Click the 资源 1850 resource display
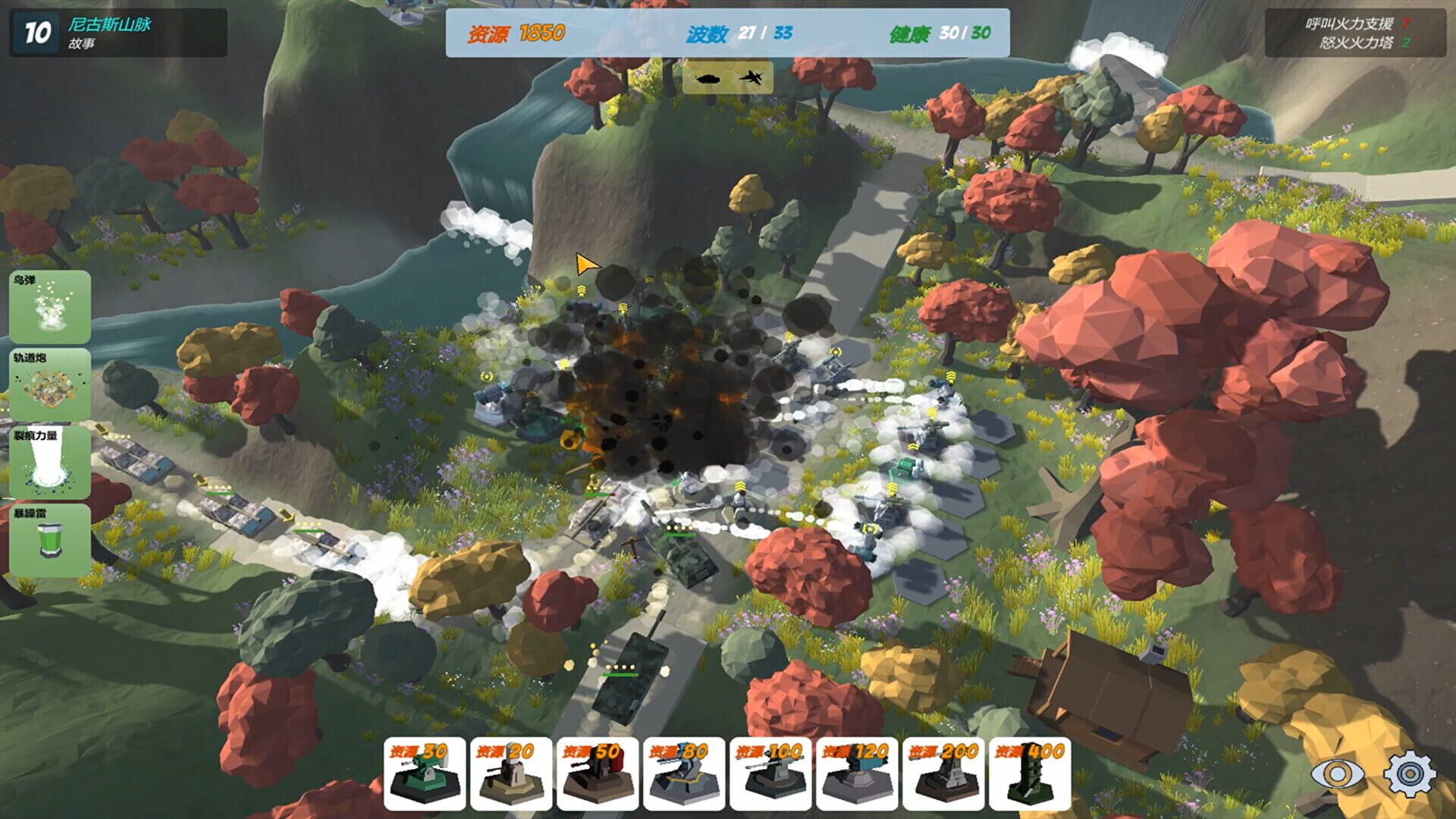Viewport: 1456px width, 819px height. 516,33
